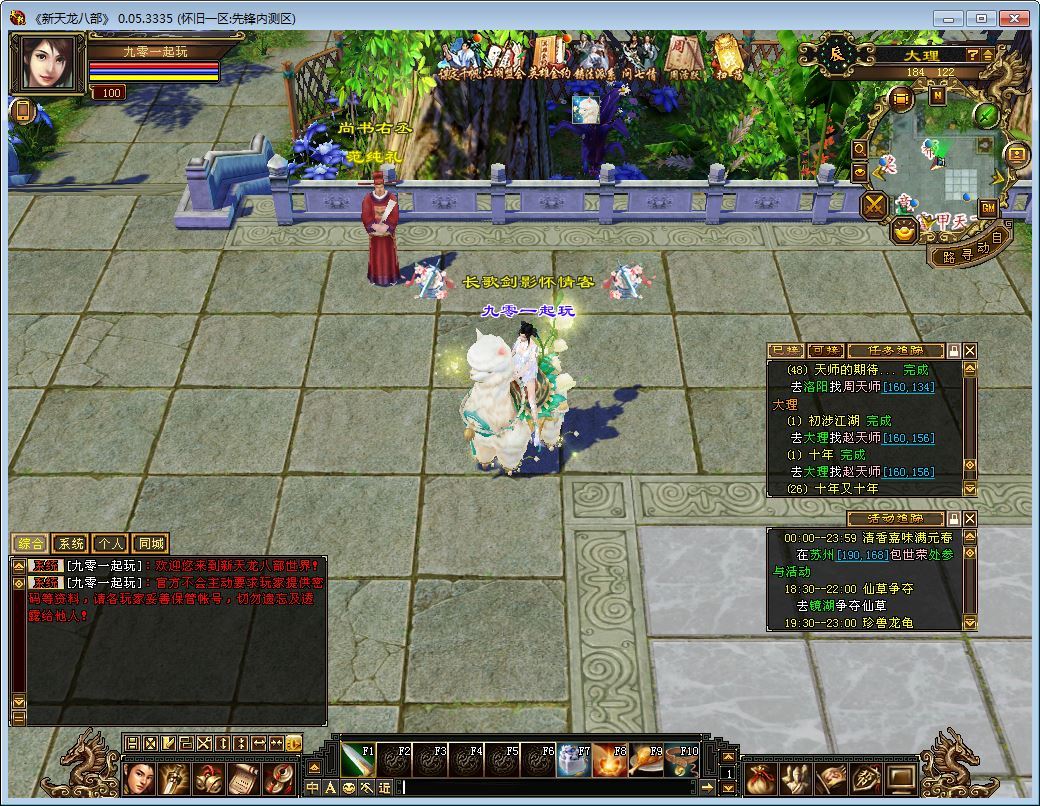Open the character portrait menu button
This screenshot has height=806, width=1040.
[141, 777]
